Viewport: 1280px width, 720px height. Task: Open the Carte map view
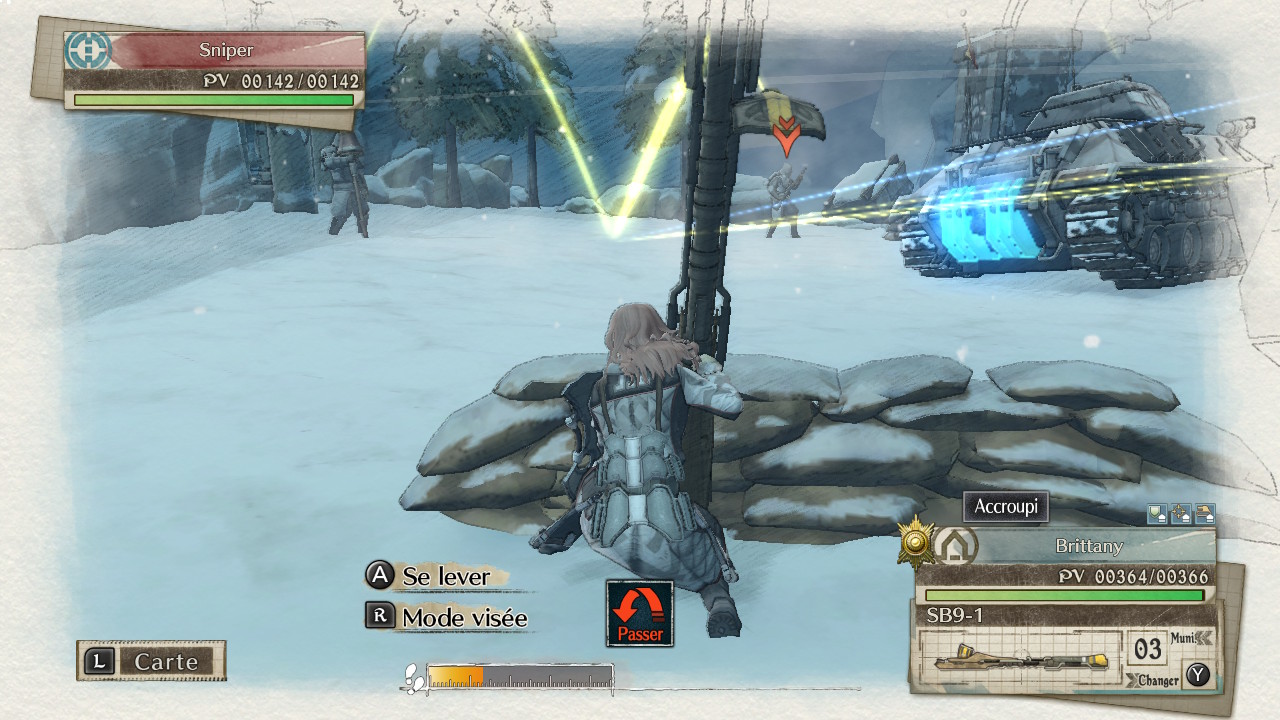(152, 661)
